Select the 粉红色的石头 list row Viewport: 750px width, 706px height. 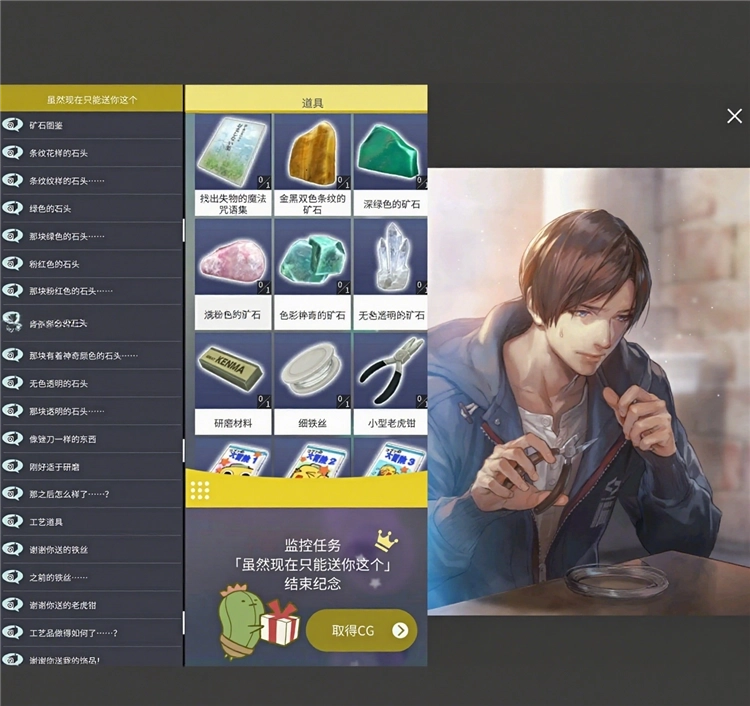coord(90,263)
